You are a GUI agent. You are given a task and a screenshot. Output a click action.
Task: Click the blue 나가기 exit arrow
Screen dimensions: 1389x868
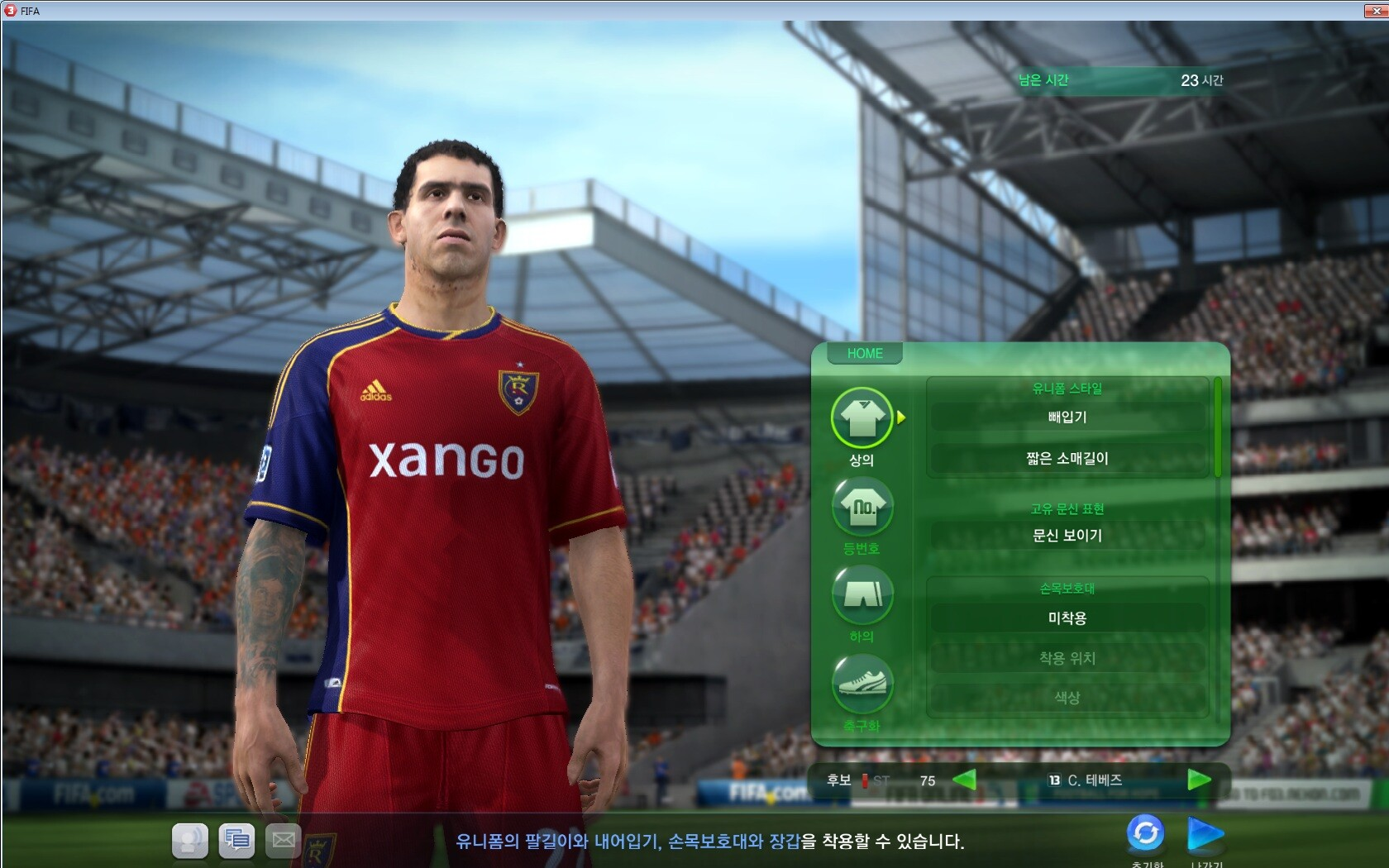point(1205,833)
